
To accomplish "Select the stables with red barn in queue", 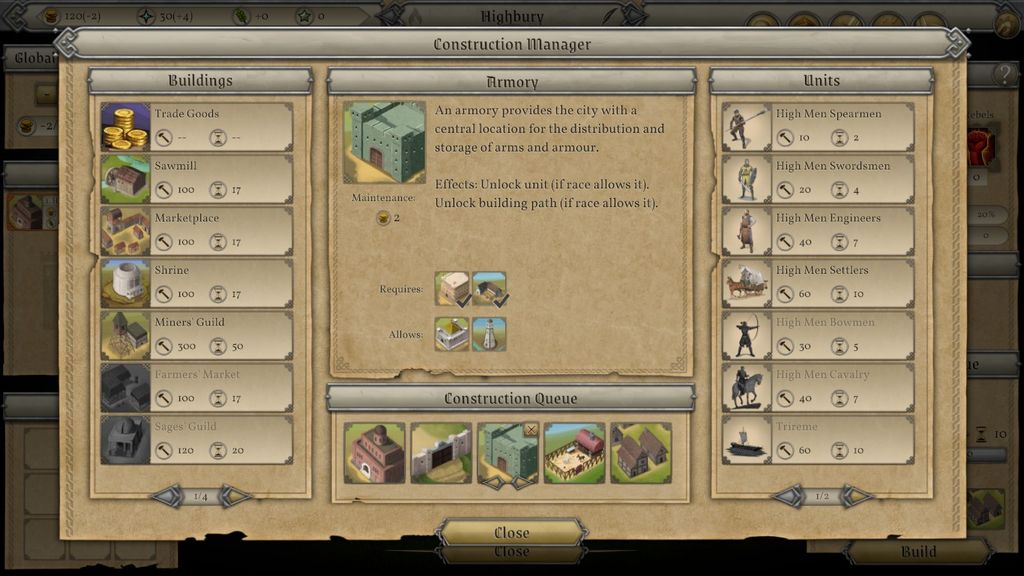I will coord(574,453).
